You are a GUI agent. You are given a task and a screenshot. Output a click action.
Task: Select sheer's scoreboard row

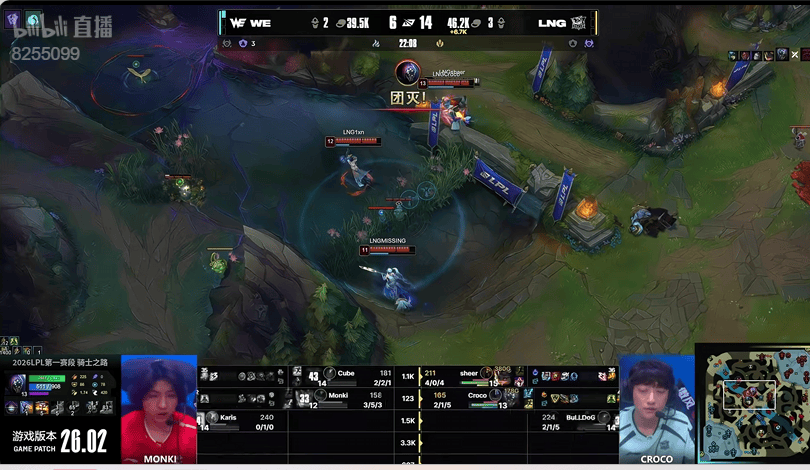click(x=475, y=377)
